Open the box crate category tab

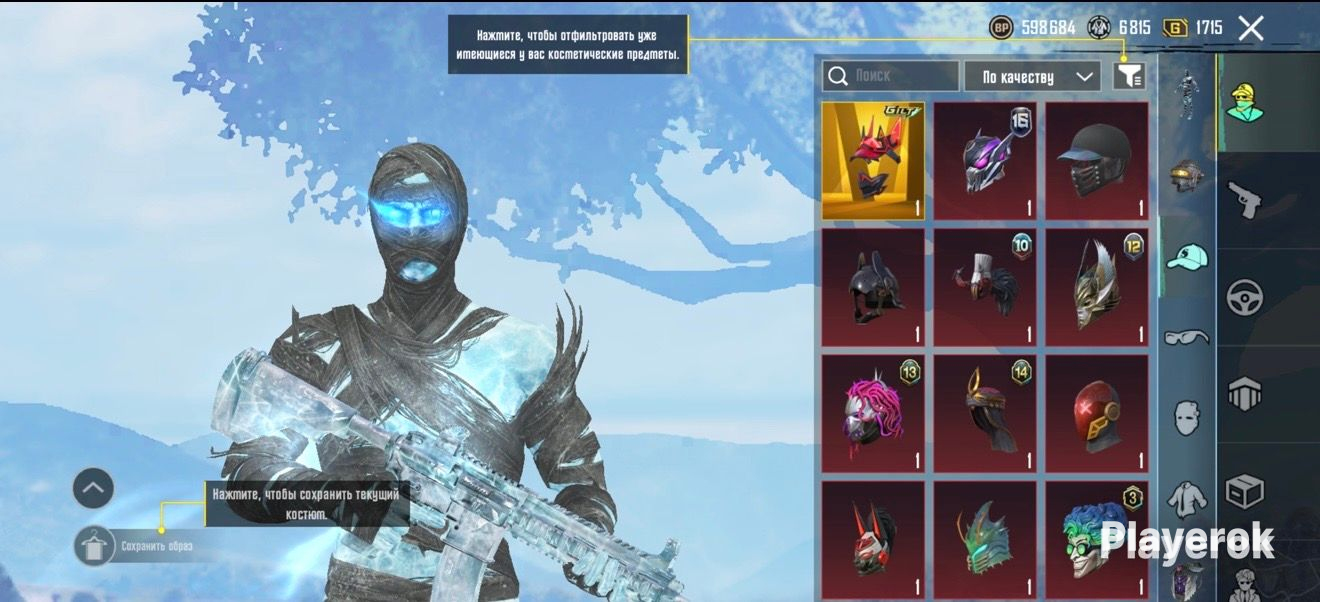pos(1245,492)
